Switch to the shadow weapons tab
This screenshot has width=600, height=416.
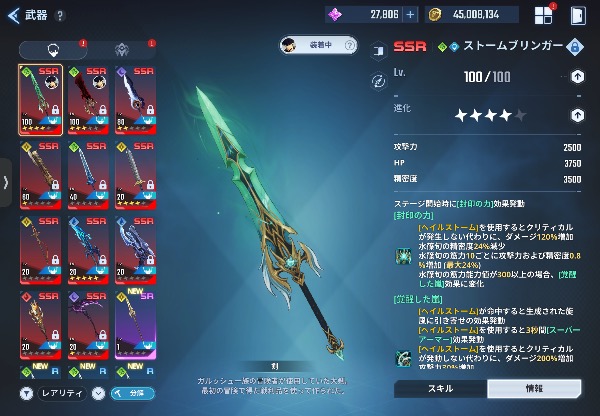(x=122, y=50)
